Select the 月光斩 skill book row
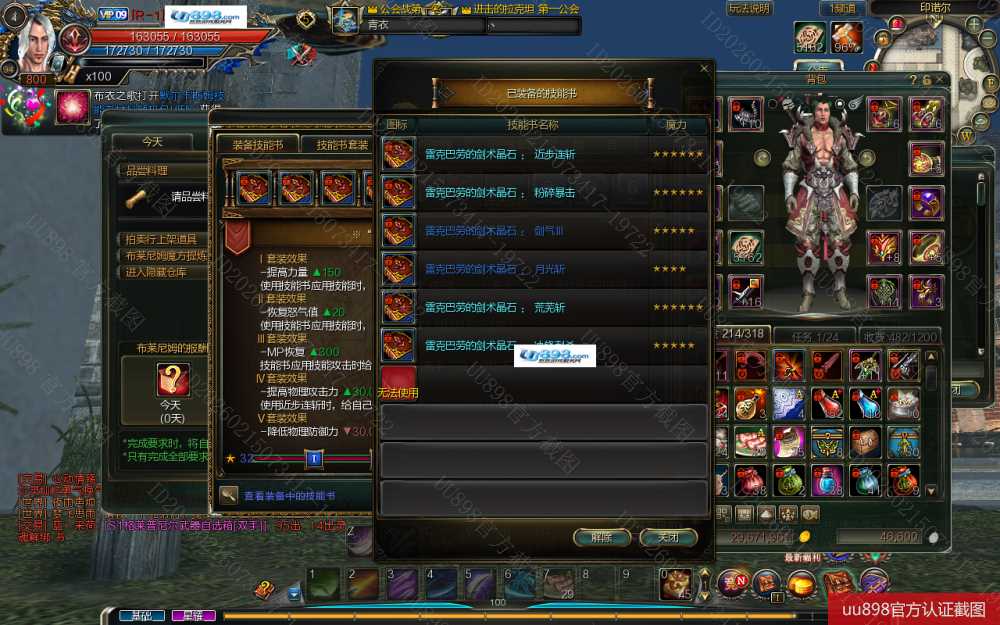Viewport: 1000px width, 625px height. tap(545, 269)
